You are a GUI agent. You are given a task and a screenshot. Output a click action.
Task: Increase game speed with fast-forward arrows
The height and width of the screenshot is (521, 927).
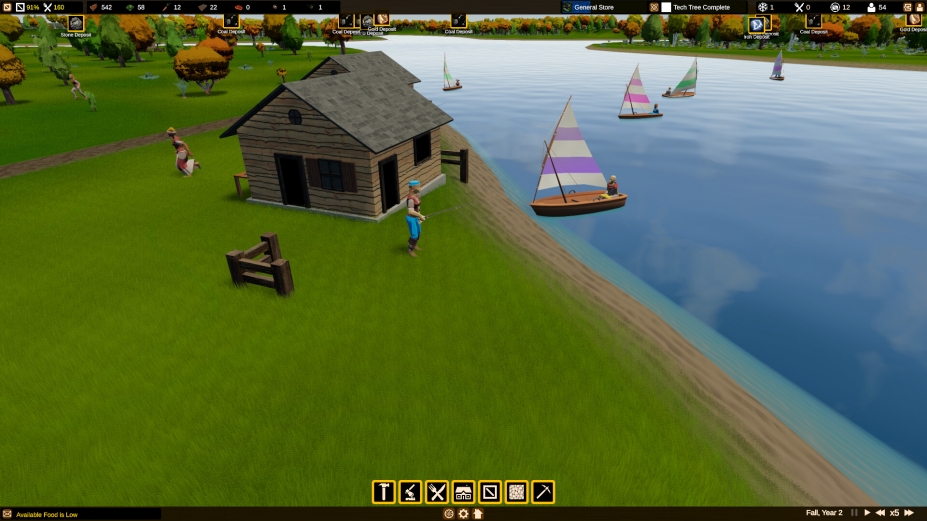[x=909, y=513]
